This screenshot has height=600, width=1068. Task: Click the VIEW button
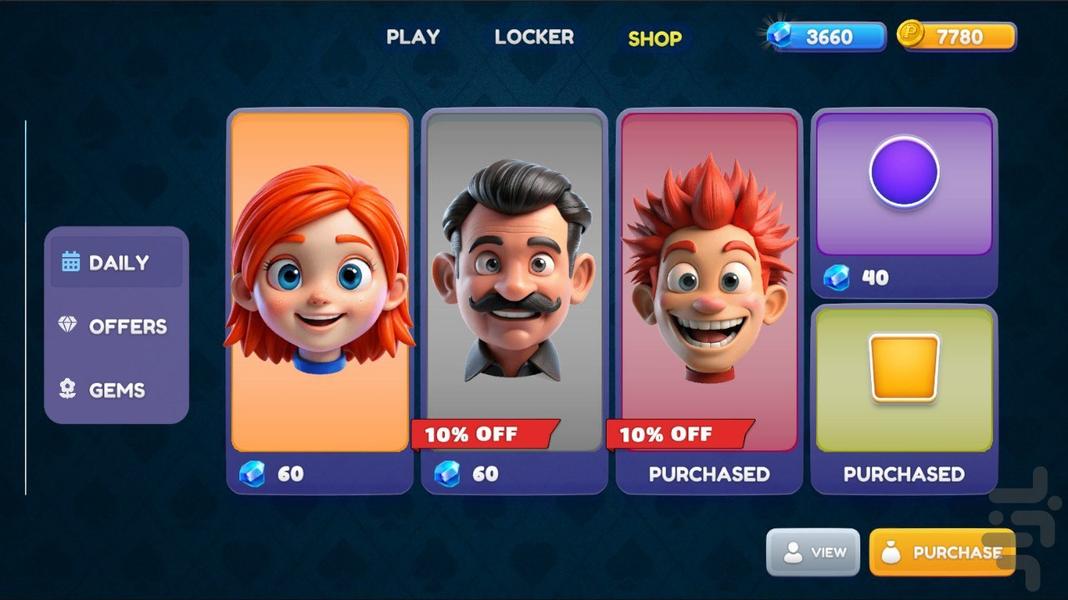pyautogui.click(x=813, y=552)
